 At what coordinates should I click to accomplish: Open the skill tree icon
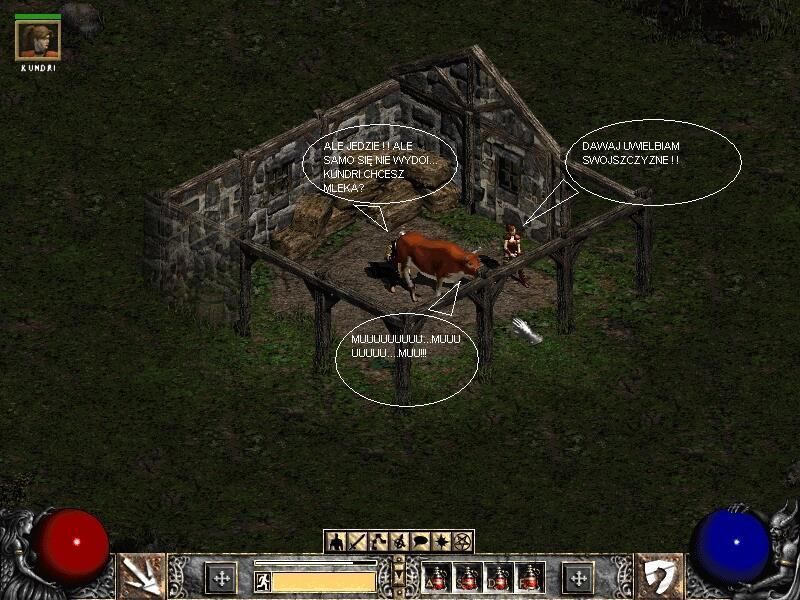tap(378, 542)
